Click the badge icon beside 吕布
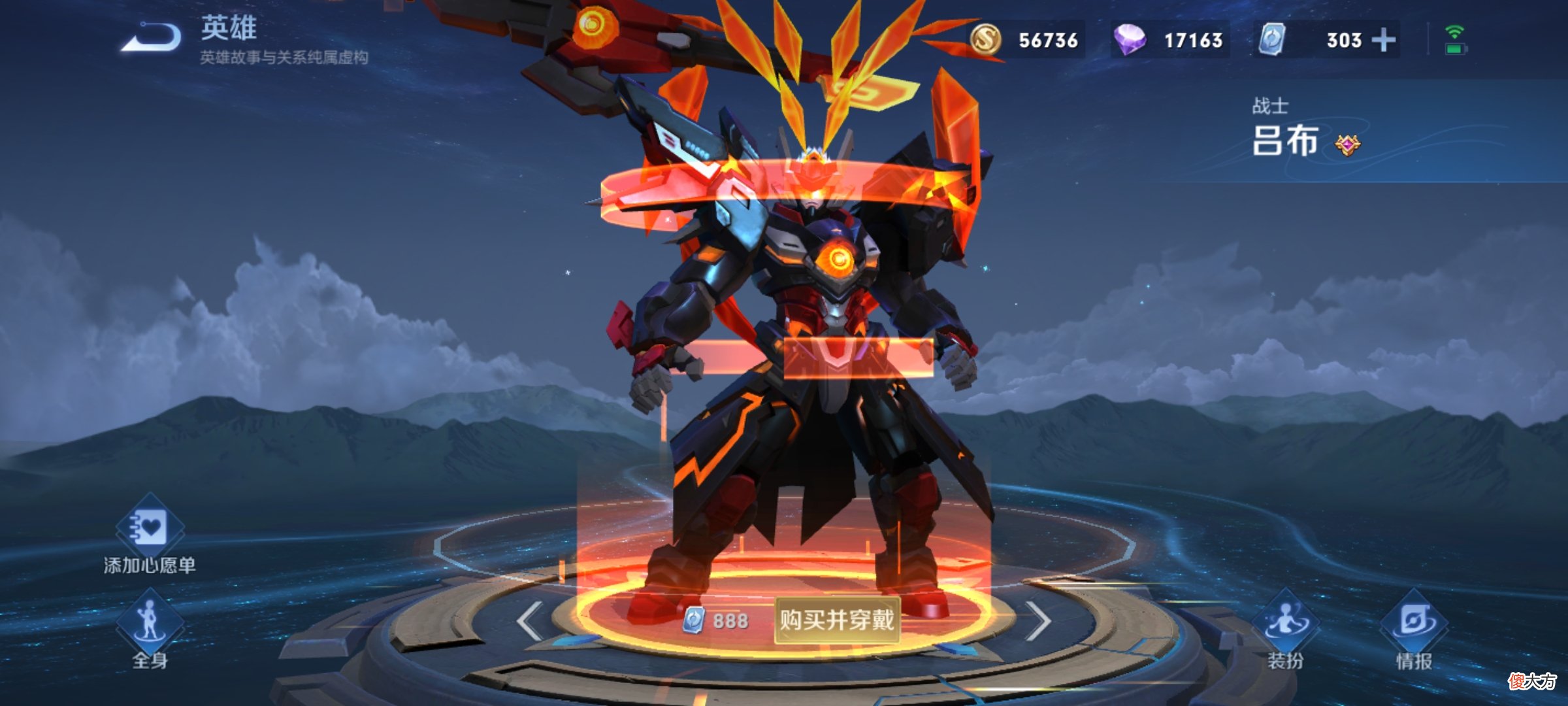Image resolution: width=1568 pixels, height=706 pixels. [1347, 144]
